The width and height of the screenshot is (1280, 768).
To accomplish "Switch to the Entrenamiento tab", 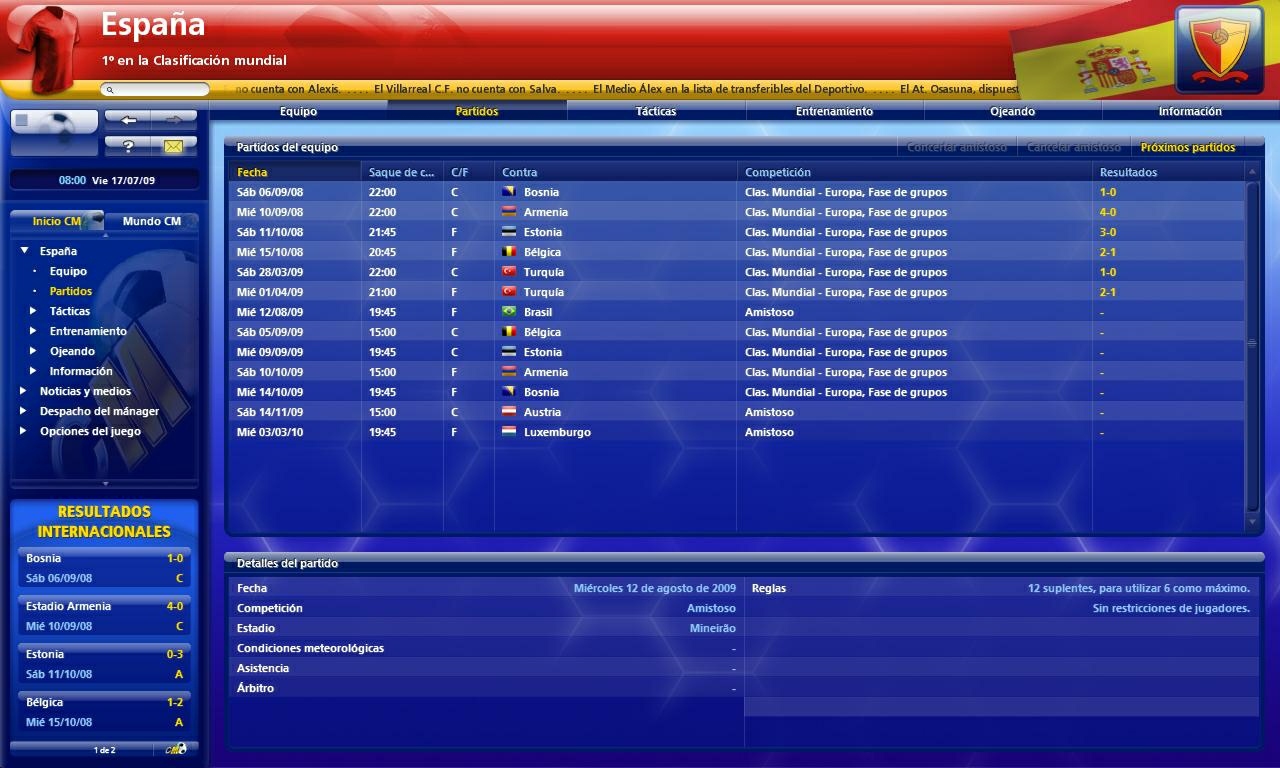I will point(833,111).
